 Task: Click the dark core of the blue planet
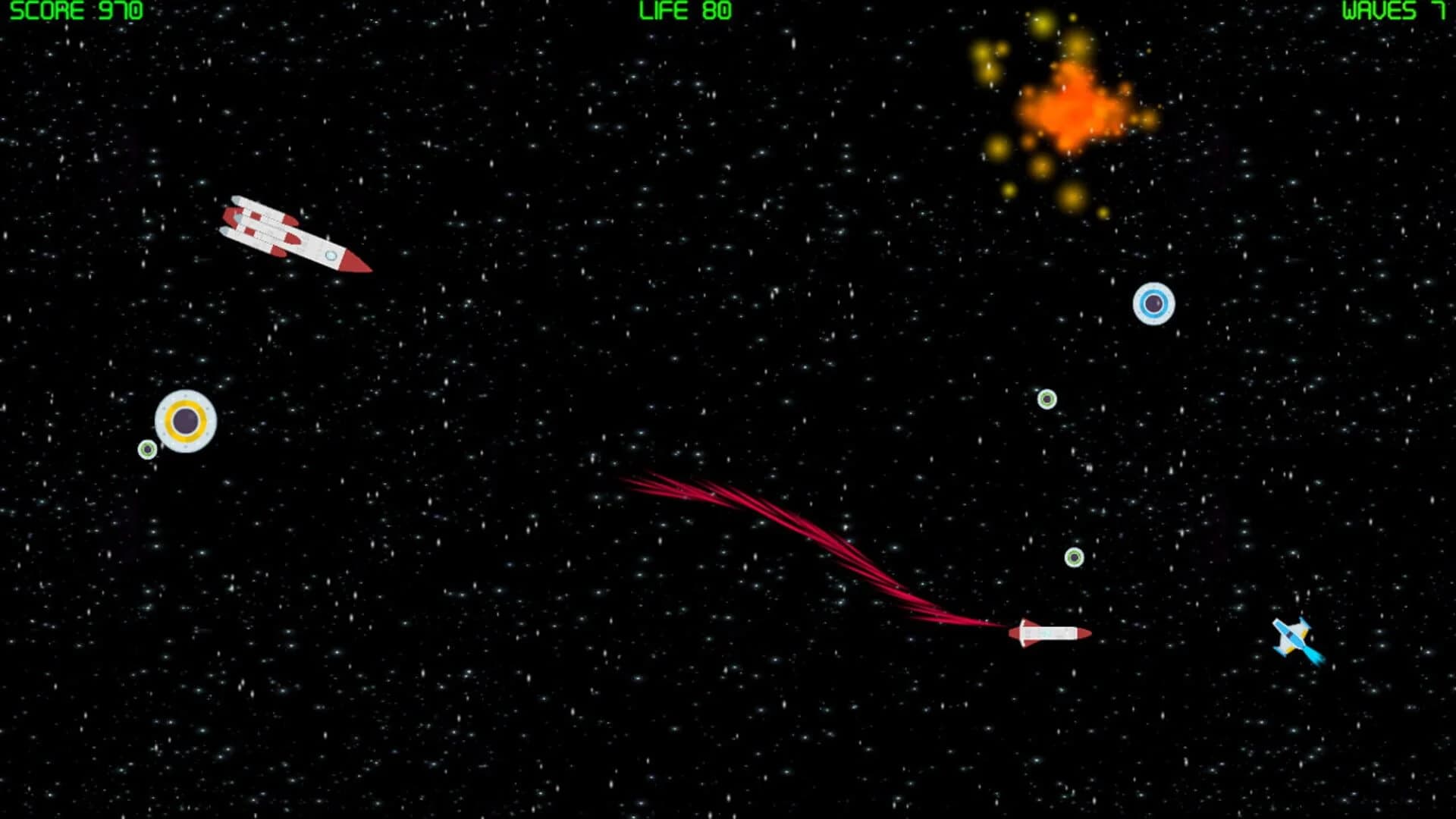[1153, 302]
